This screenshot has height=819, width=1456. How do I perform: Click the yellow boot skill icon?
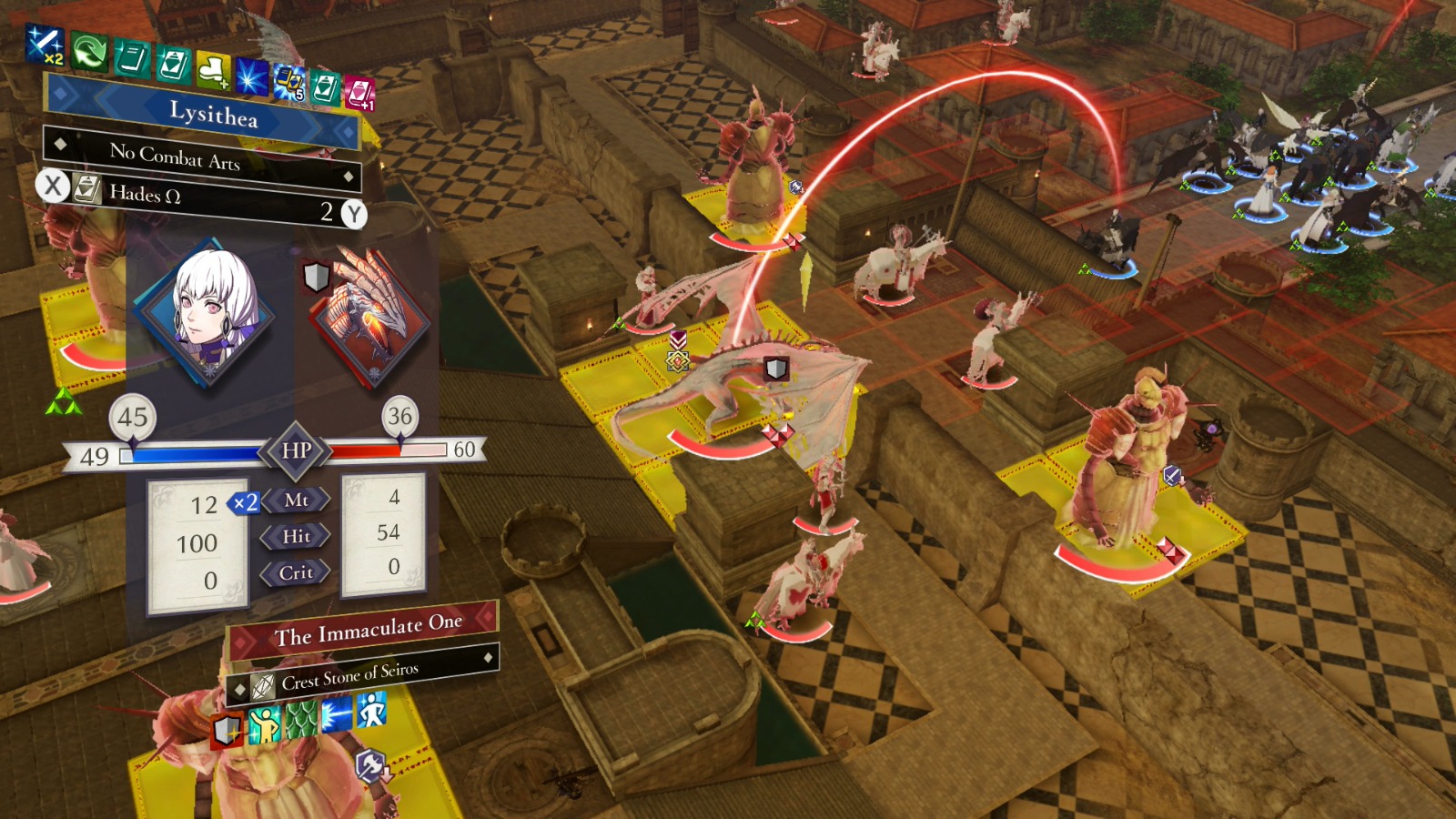212,70
